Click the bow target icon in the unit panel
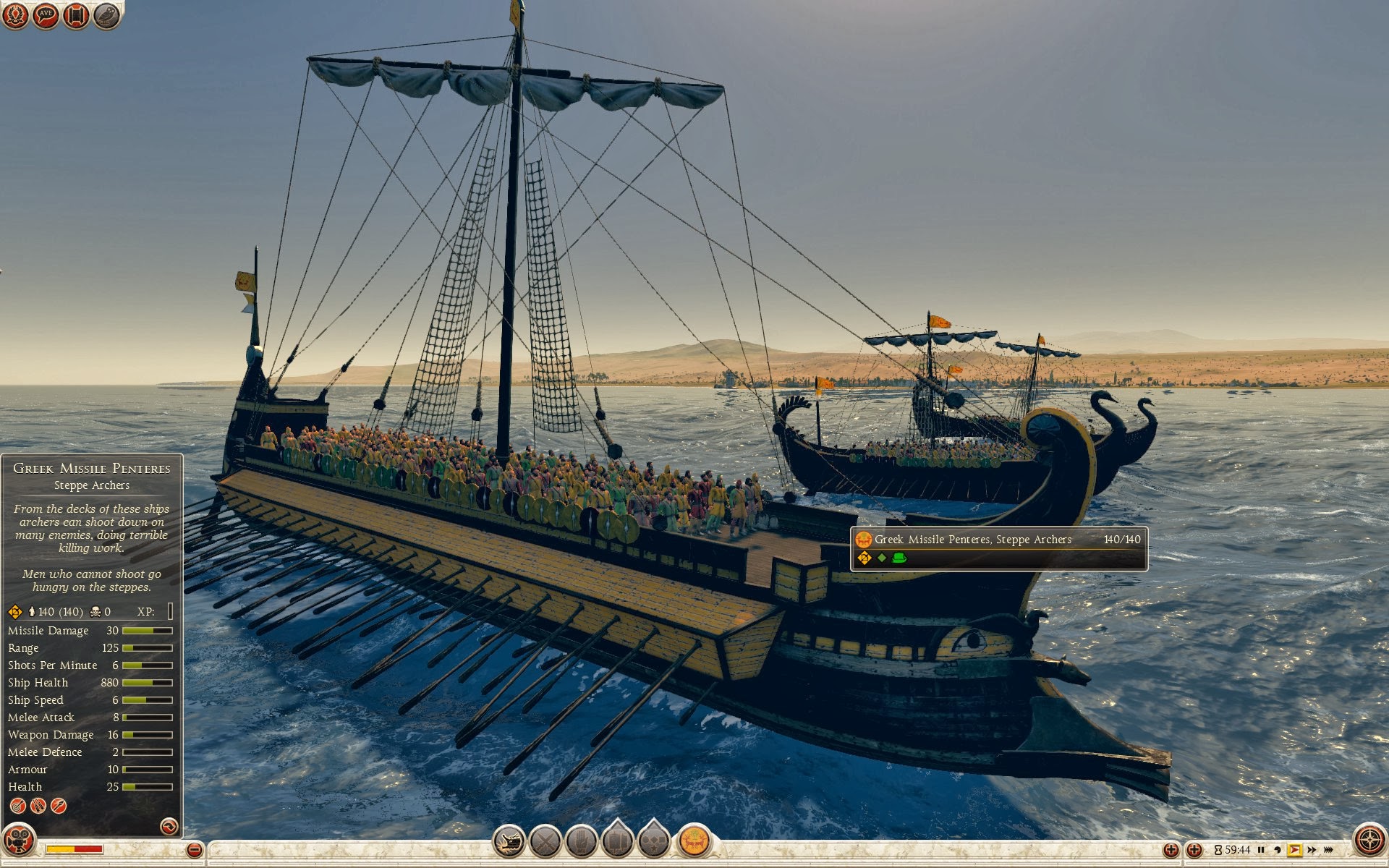Viewport: 1389px width, 868px height. click(x=17, y=805)
